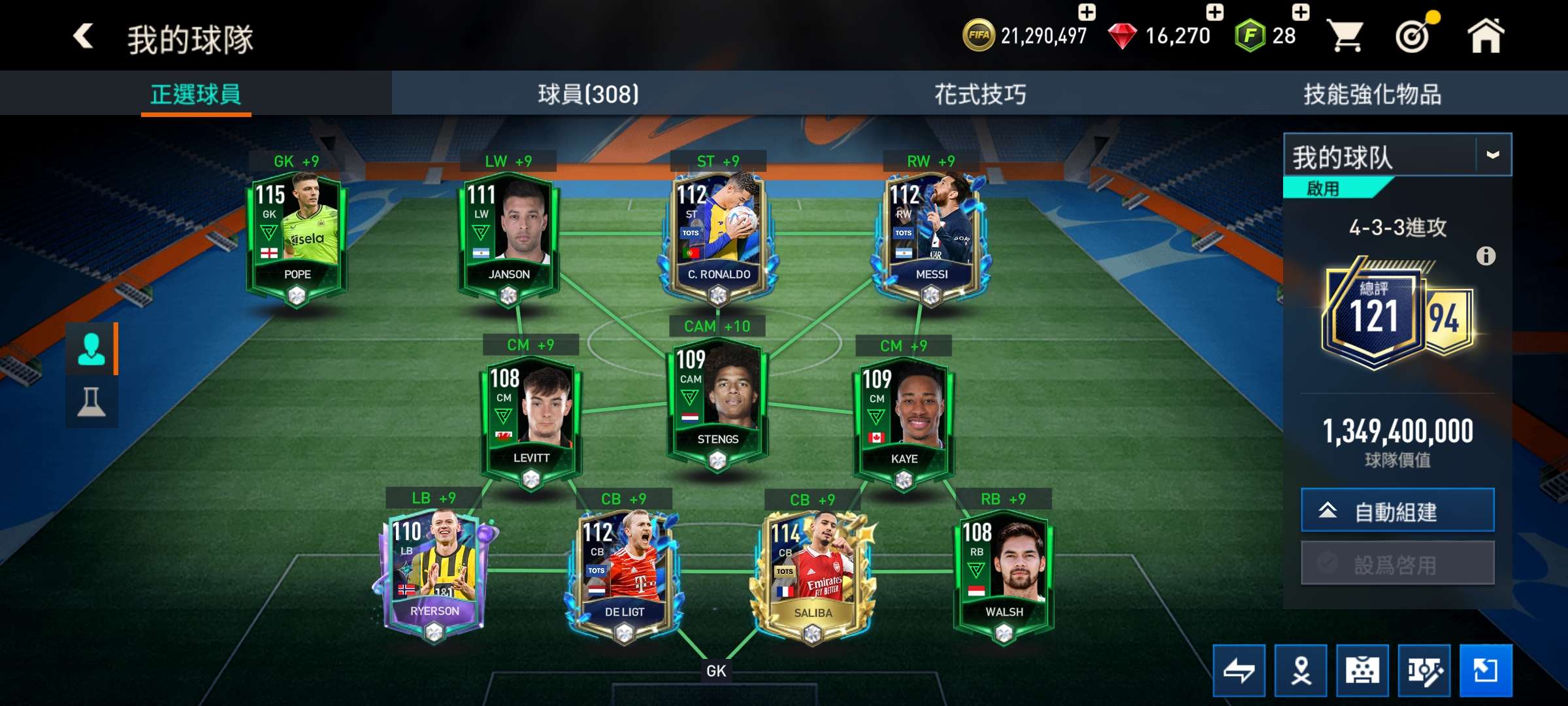Add FIFA coins with the plus button
Screen dimensions: 1568x706
click(x=1086, y=12)
